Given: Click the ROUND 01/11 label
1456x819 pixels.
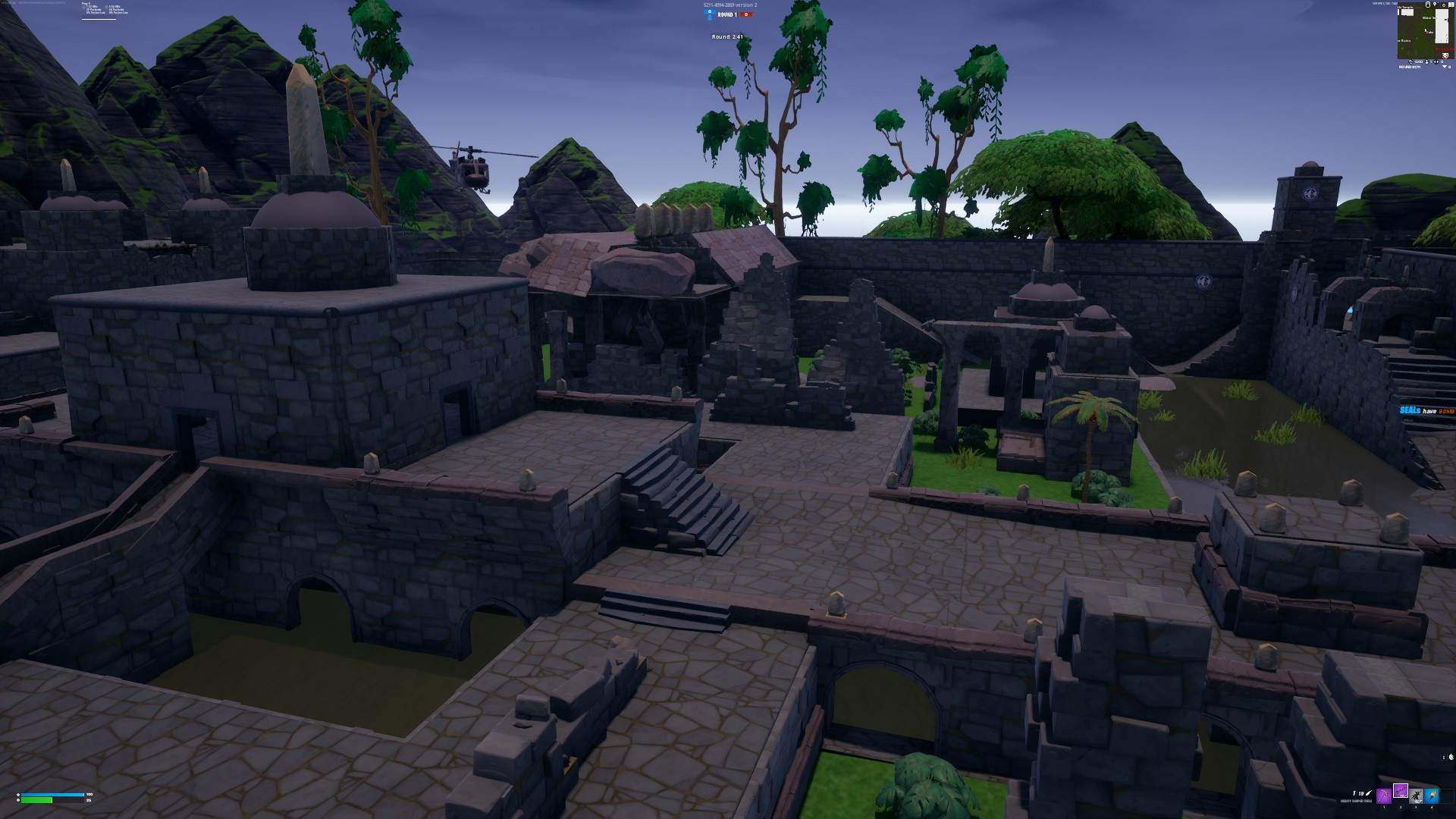Looking at the screenshot, I should pos(1409,67).
